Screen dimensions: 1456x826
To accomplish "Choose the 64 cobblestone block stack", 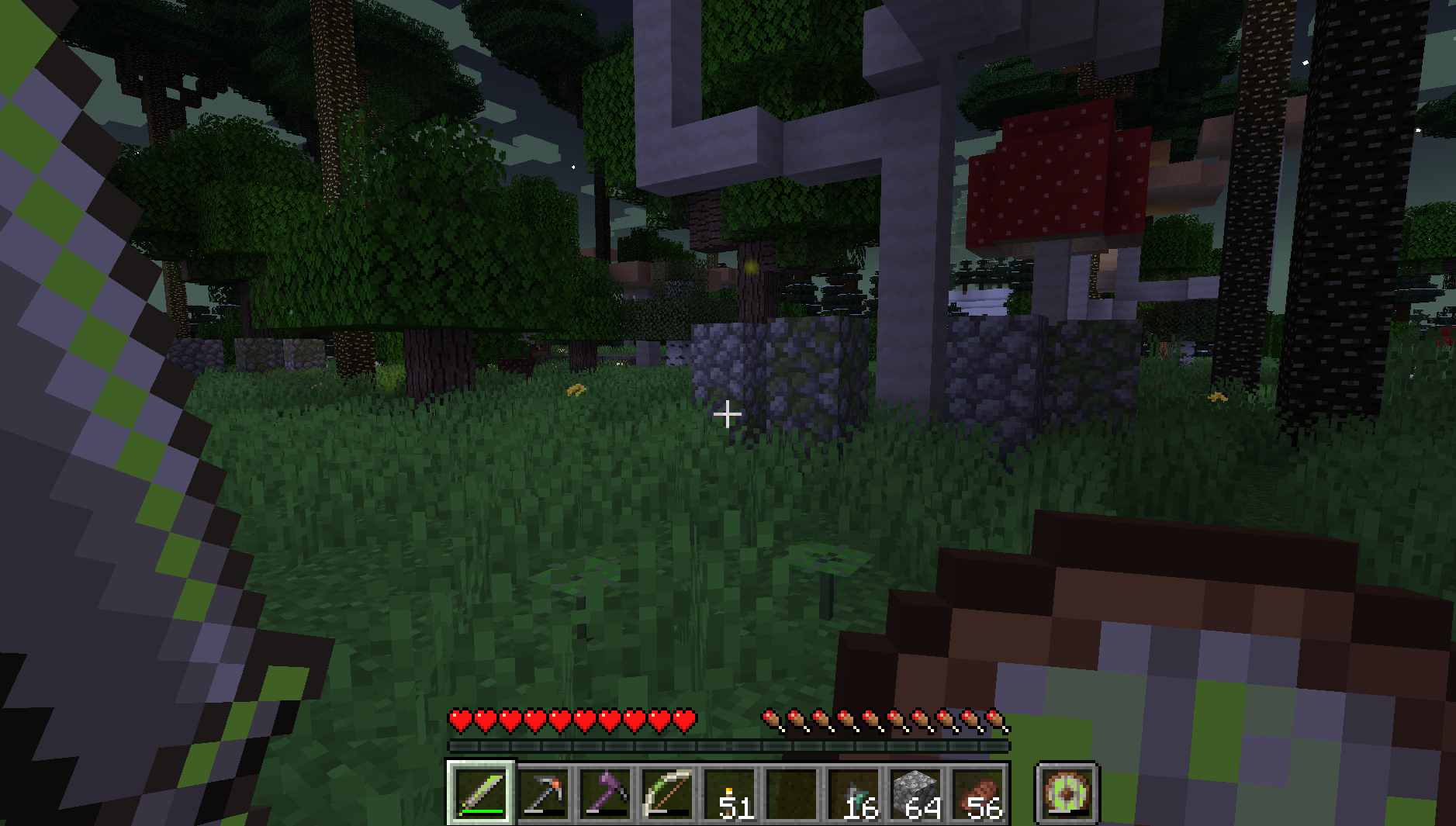I will pos(915,793).
